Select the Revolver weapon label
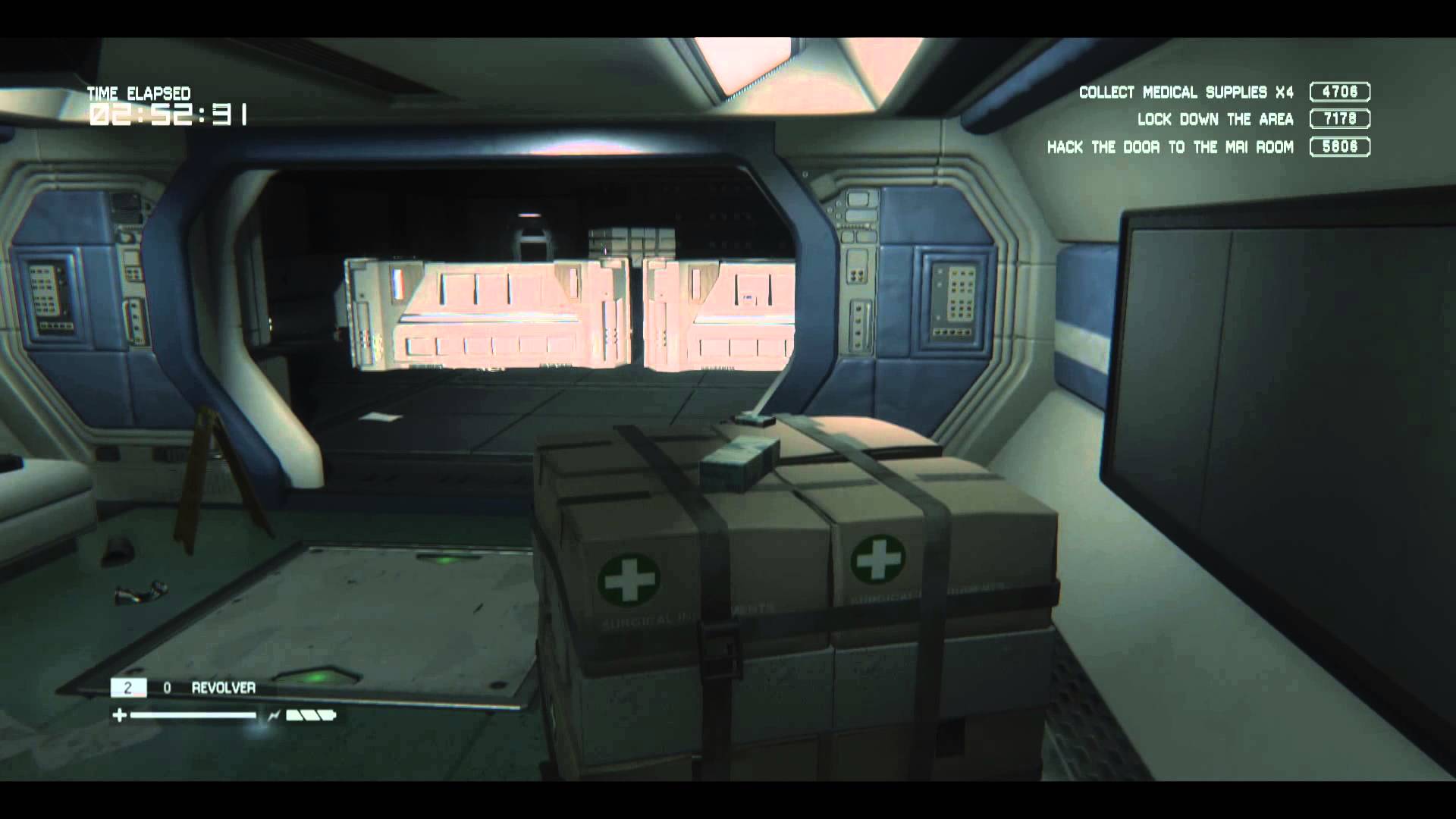1456x819 pixels. click(223, 688)
